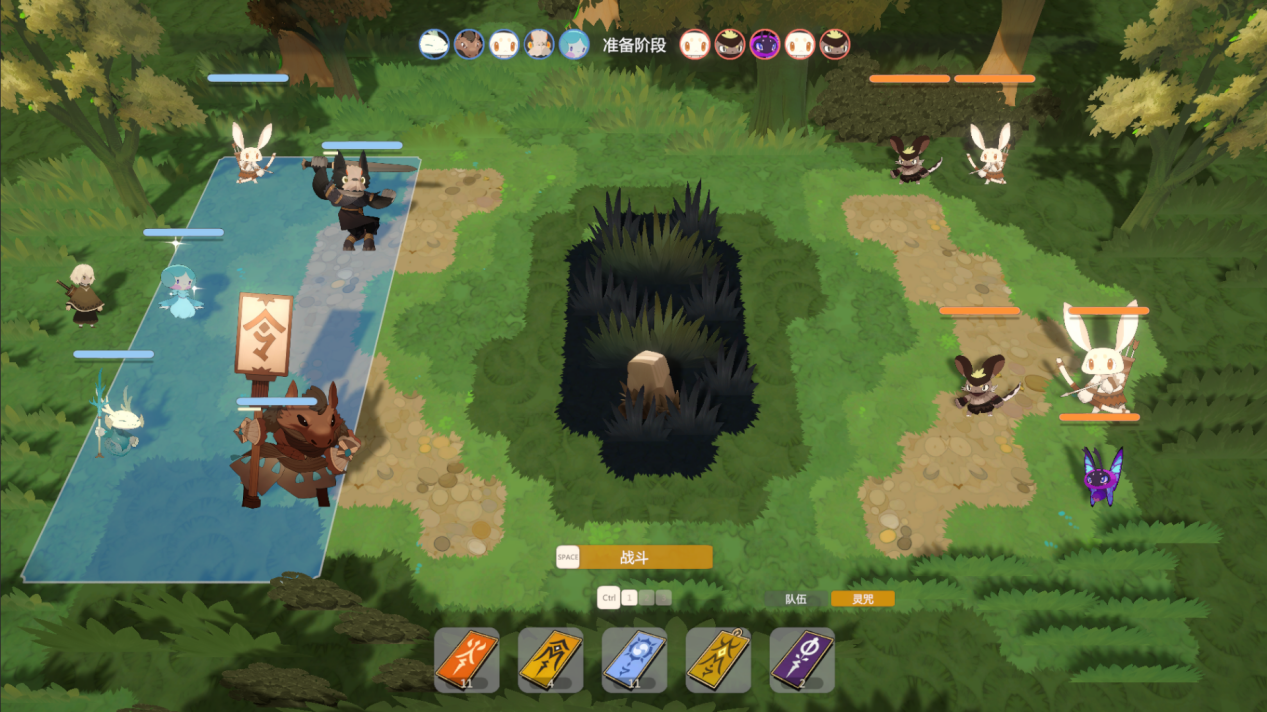Select the brown boar ally portrait
This screenshot has height=712, width=1267.
click(x=469, y=44)
